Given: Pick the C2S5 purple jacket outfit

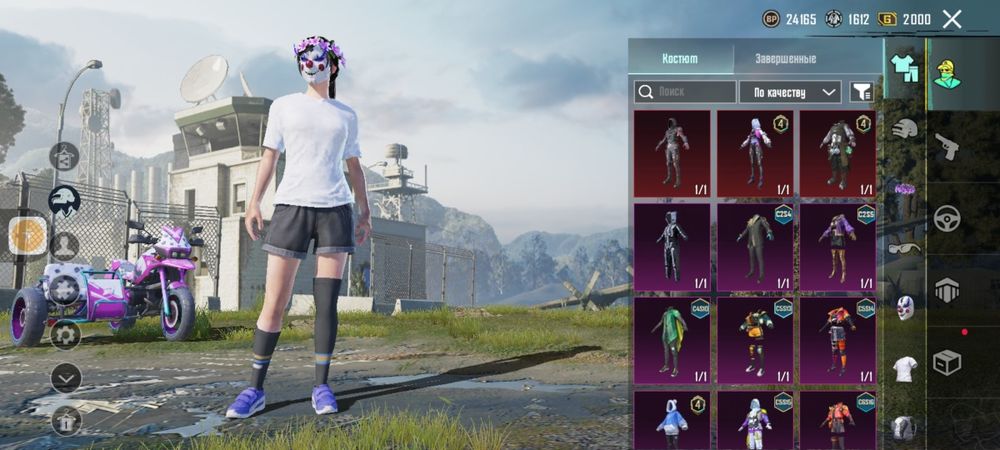Looking at the screenshot, I should click(837, 246).
